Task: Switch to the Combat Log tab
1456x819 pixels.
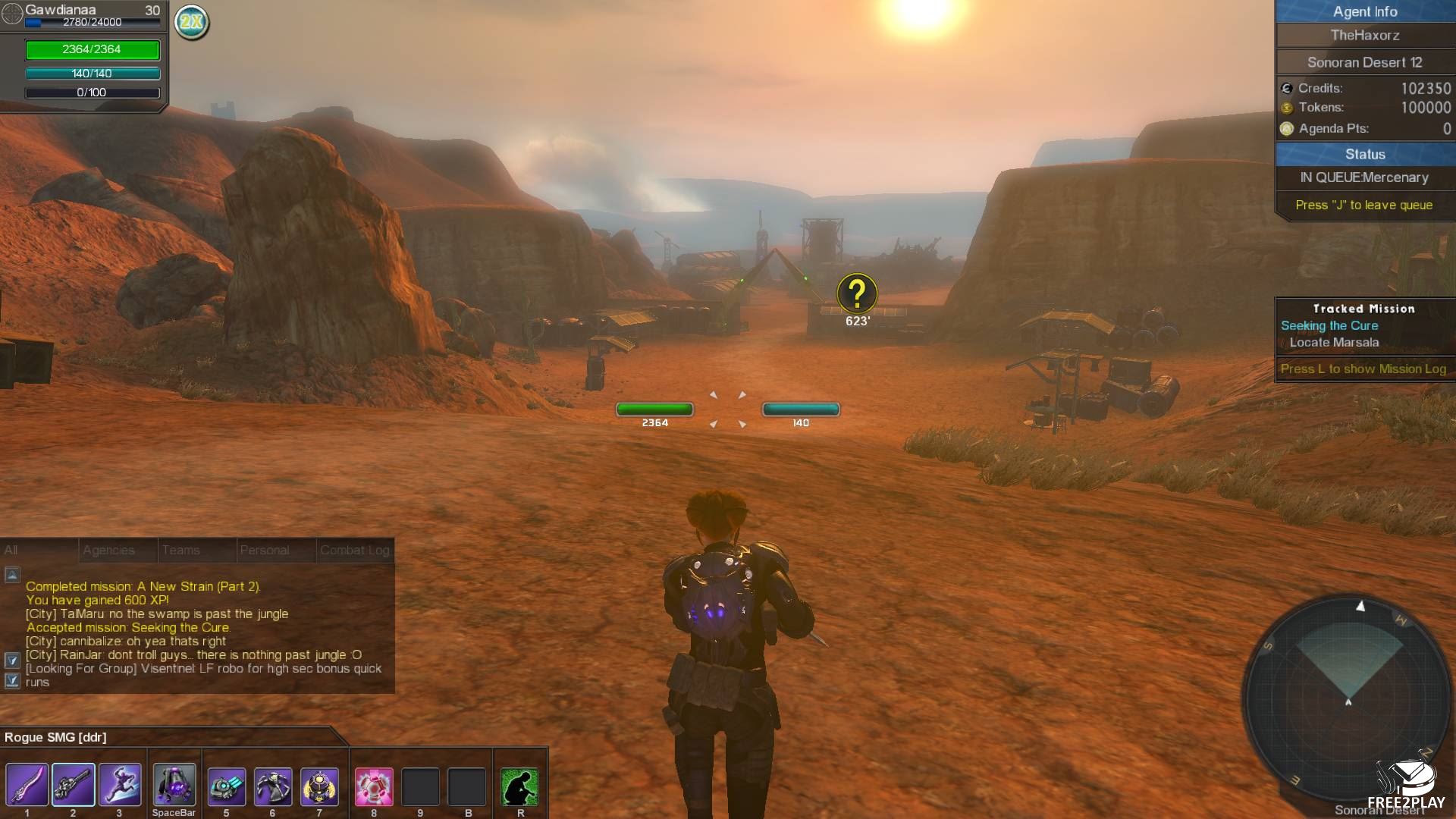Action: [x=355, y=550]
